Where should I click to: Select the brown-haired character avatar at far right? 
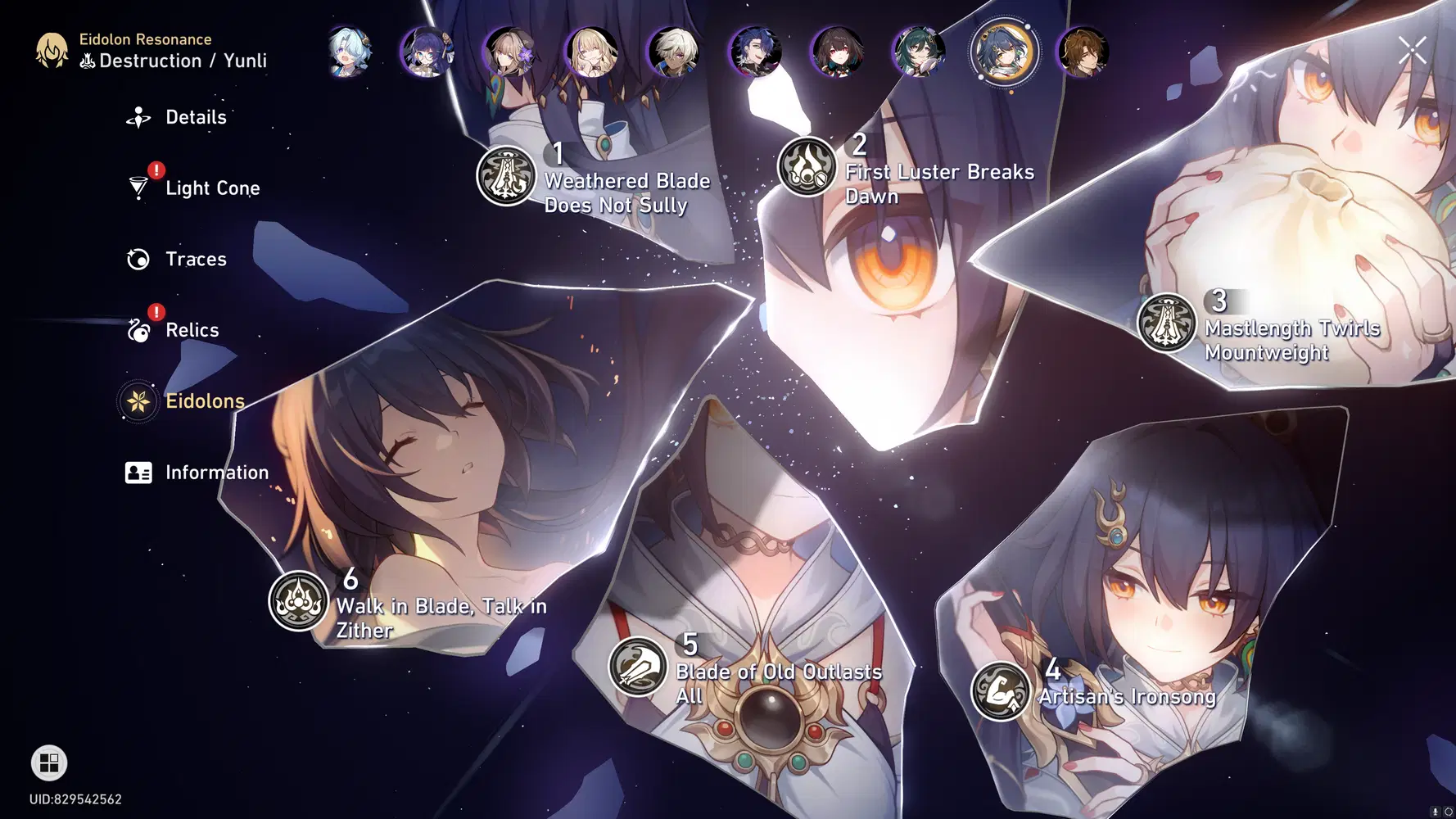click(x=1086, y=52)
